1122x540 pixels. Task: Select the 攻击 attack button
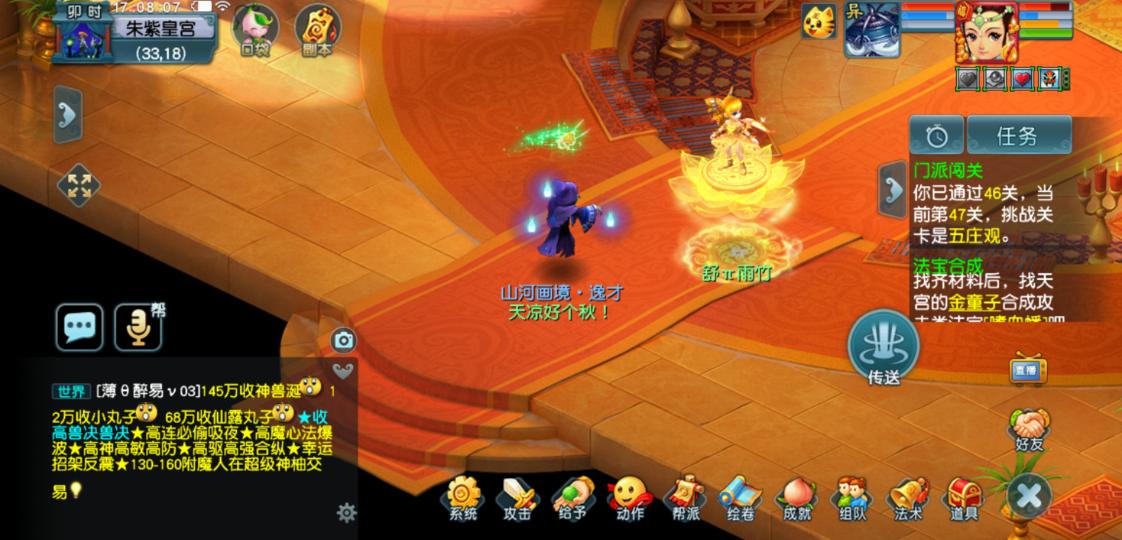point(518,497)
